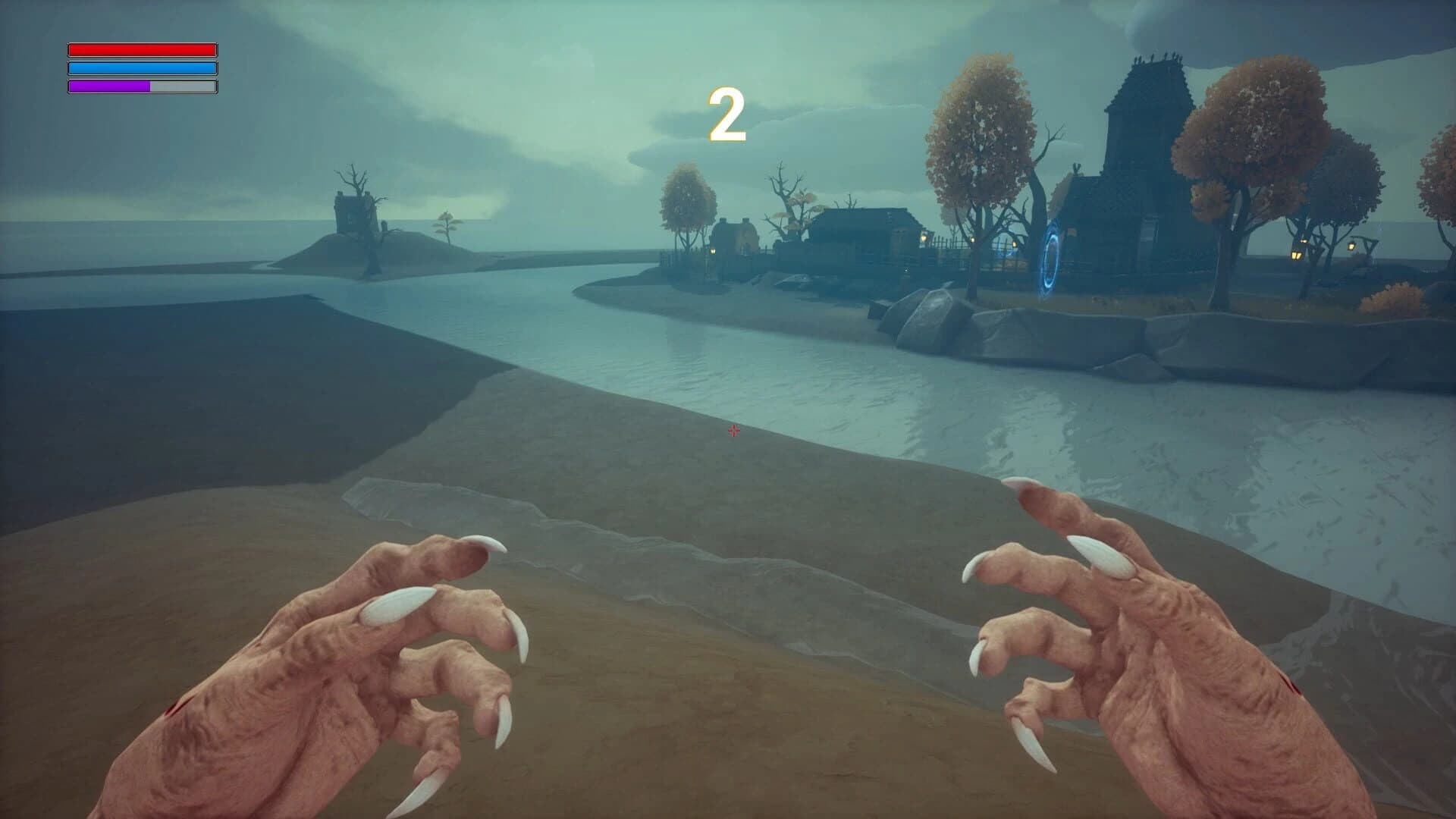Click the HUD status panel frame
1456x819 pixels.
point(143,67)
